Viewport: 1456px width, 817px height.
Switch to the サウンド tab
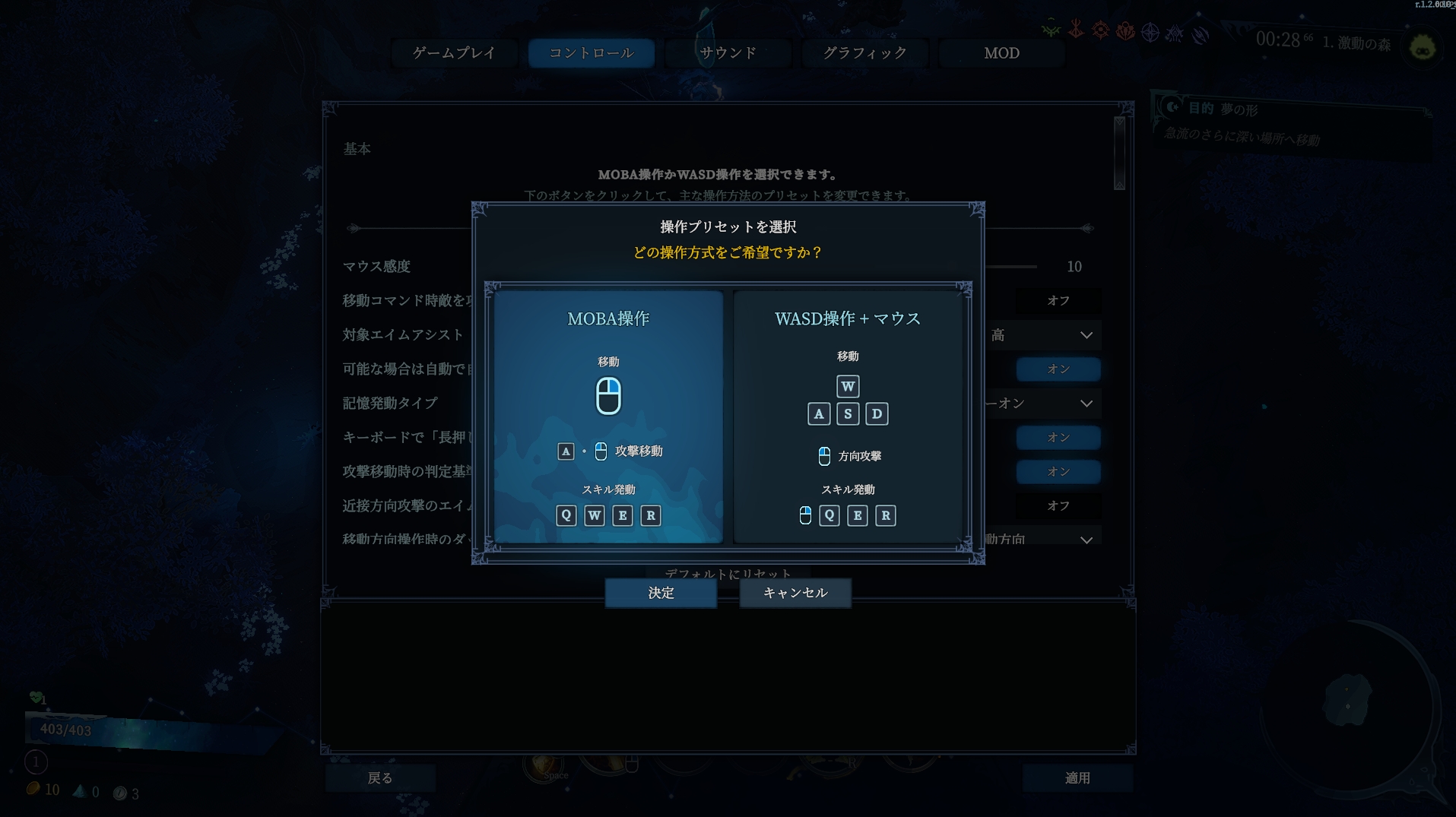727,52
